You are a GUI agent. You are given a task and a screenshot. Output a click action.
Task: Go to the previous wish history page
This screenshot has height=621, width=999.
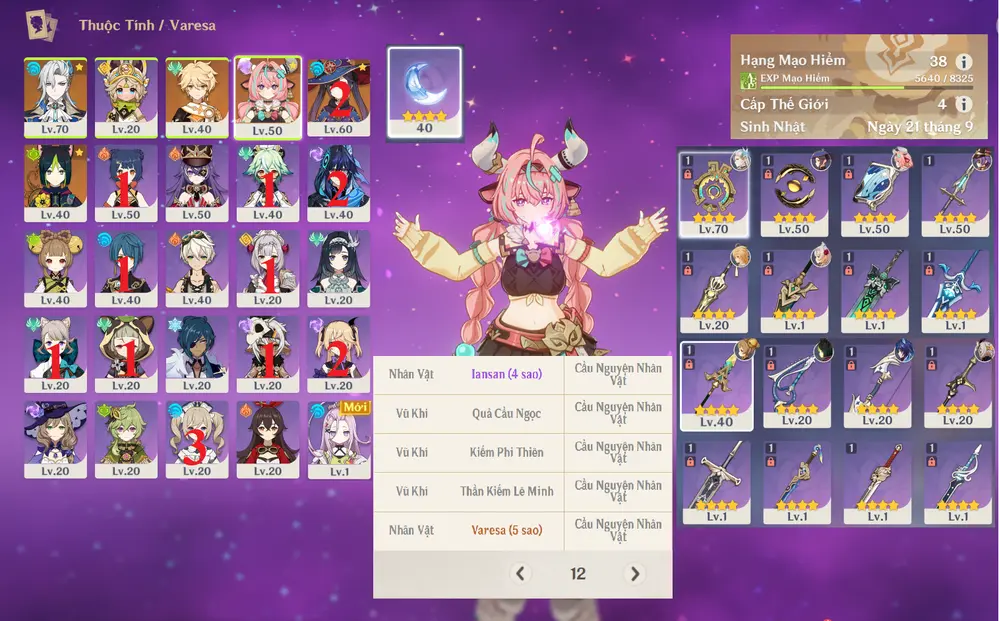click(519, 573)
